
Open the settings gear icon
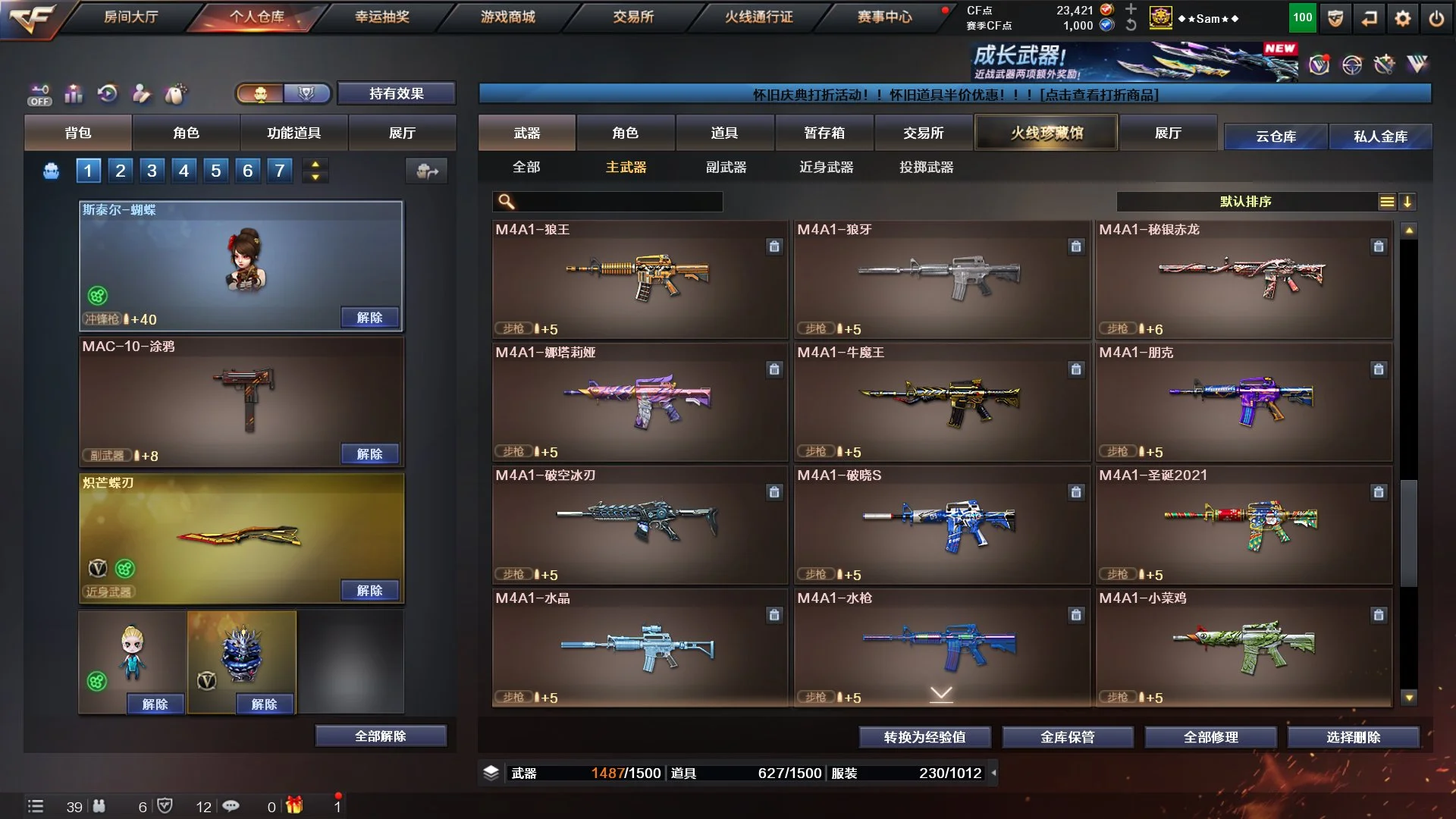(1402, 18)
